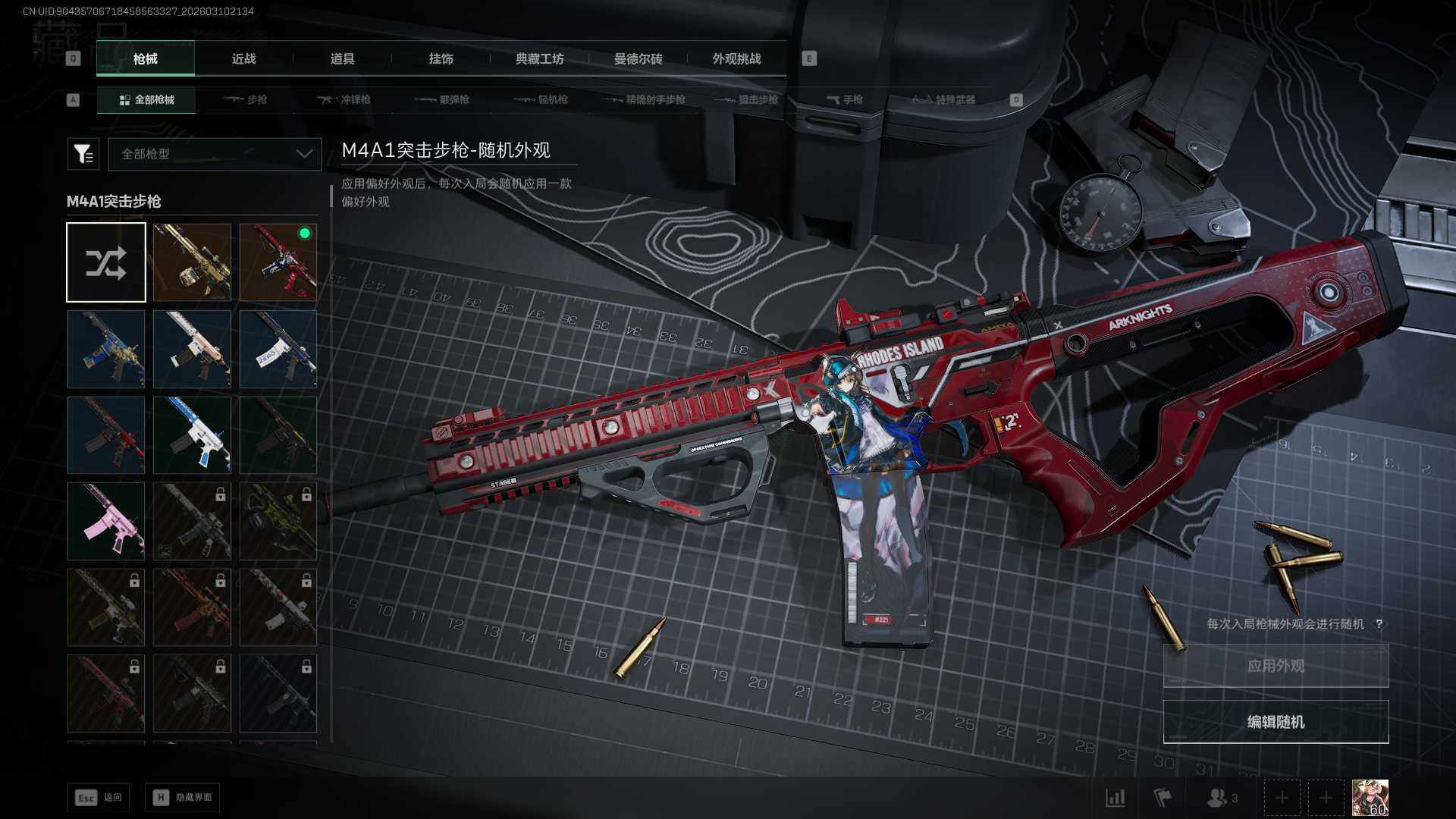Choose the gold M4A1 skin thumbnail

(192, 262)
